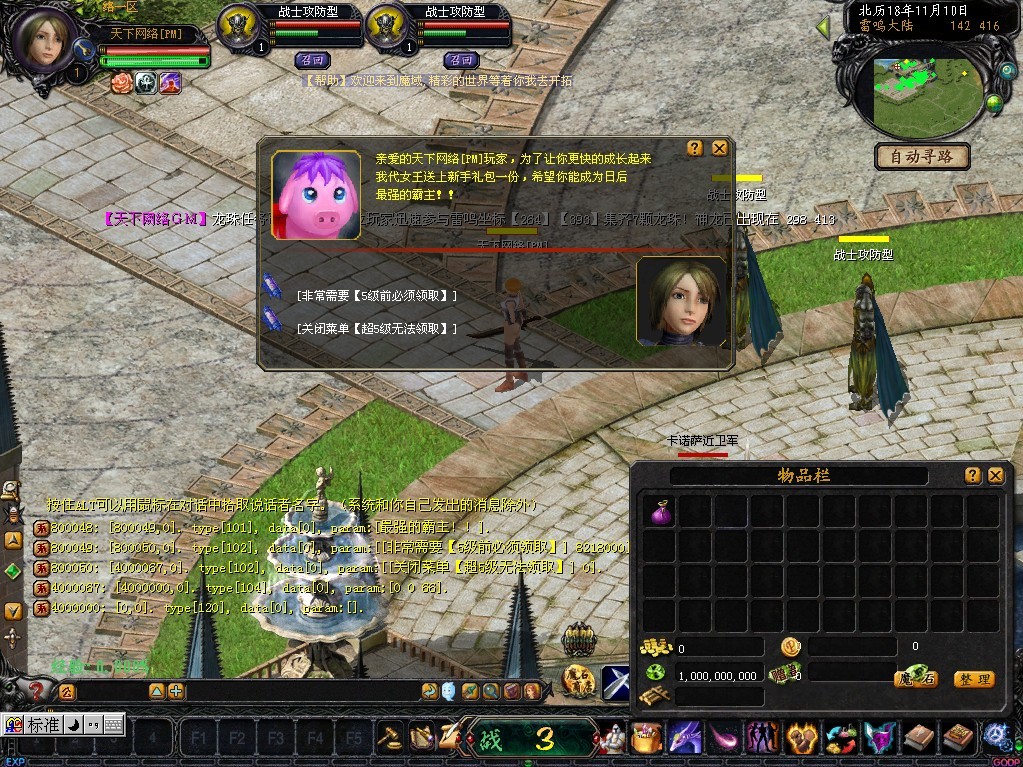Open help for the 物品栏 inventory
Screen dimensions: 1023x767
coord(972,476)
